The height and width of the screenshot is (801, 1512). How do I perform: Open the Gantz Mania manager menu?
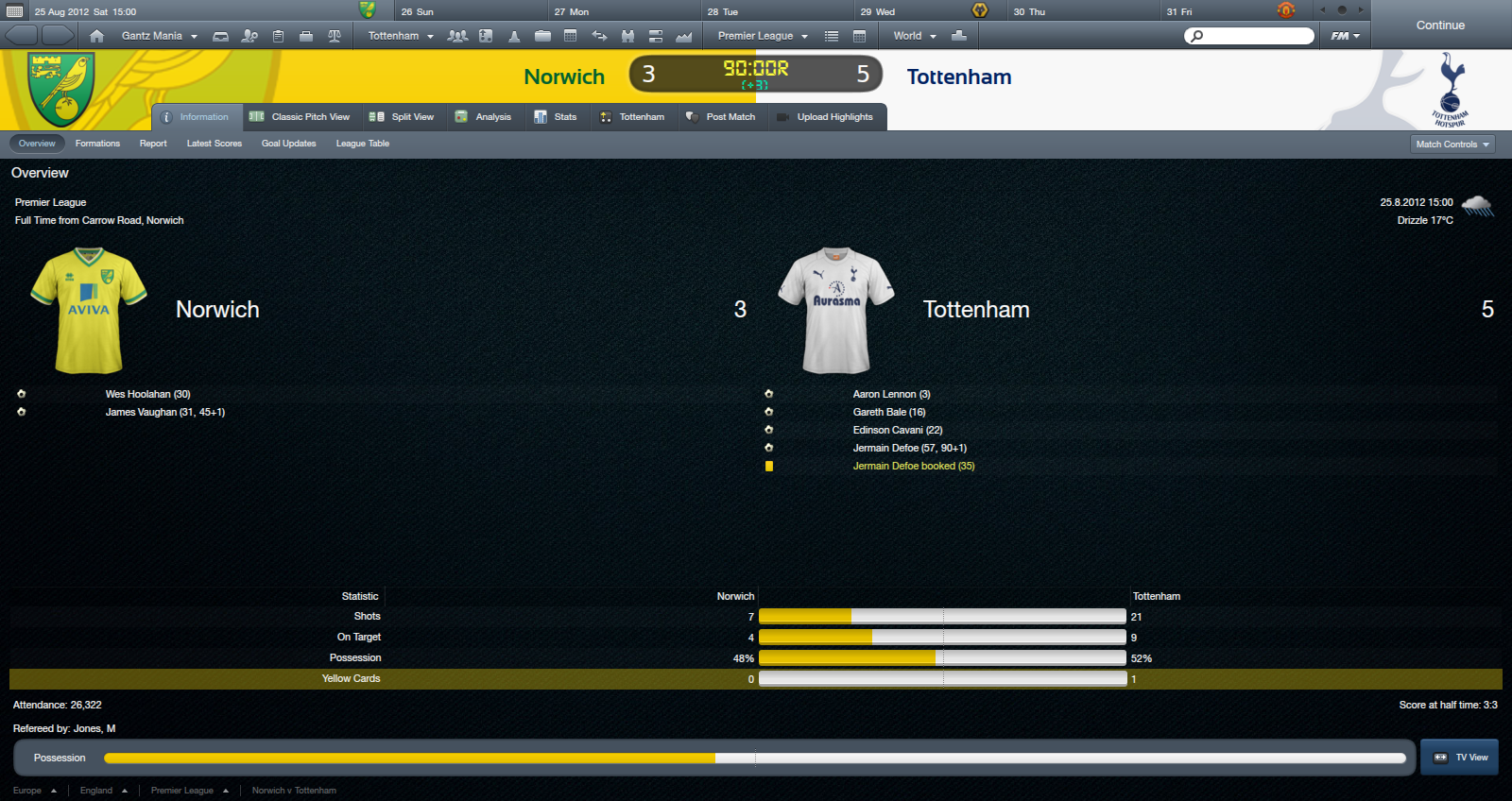pos(159,36)
